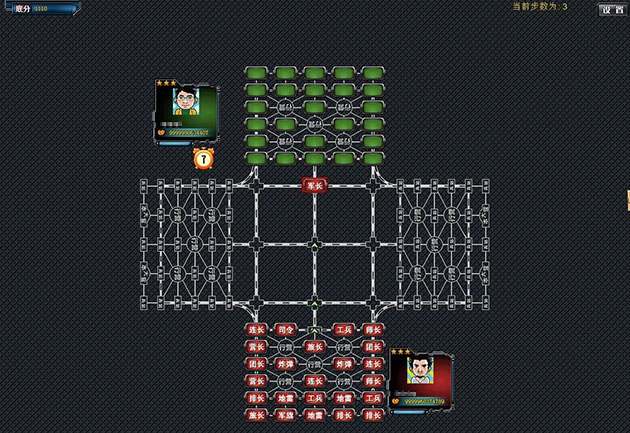This screenshot has height=433, width=630.
Task: Pick the 军旗 flag piece
Action: (286, 414)
